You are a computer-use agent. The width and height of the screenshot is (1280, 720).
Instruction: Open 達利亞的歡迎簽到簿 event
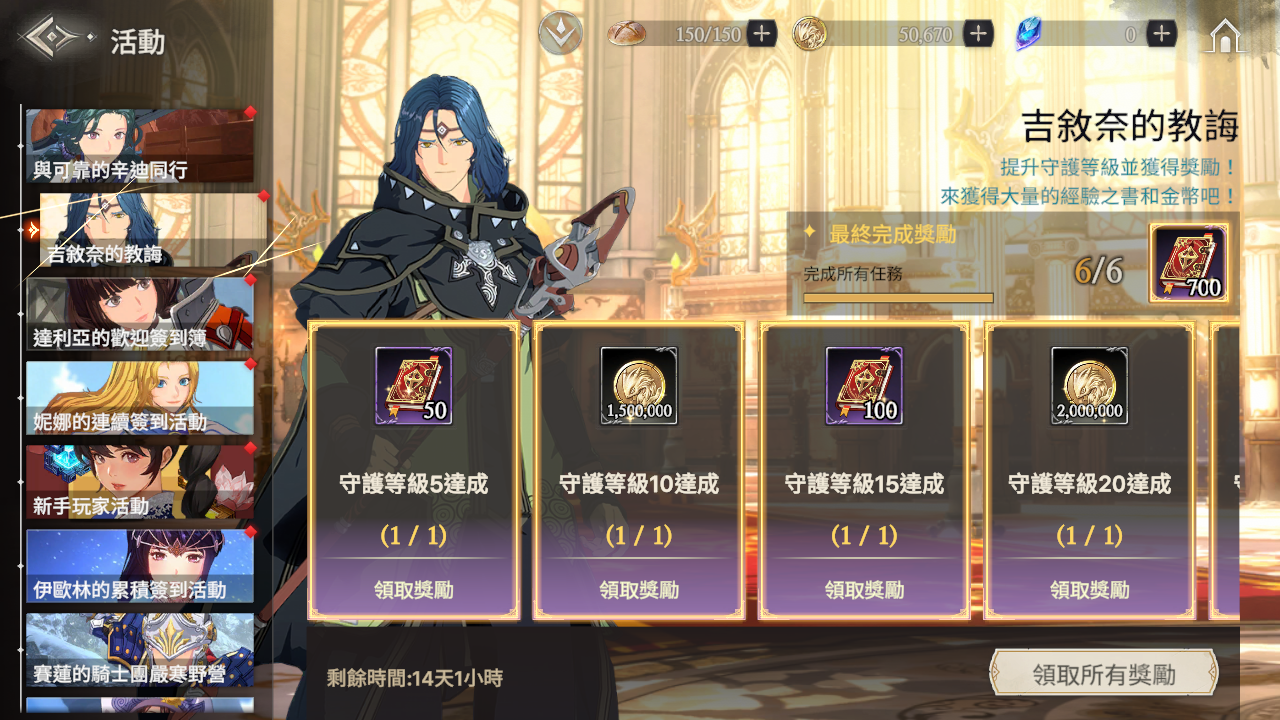point(139,315)
